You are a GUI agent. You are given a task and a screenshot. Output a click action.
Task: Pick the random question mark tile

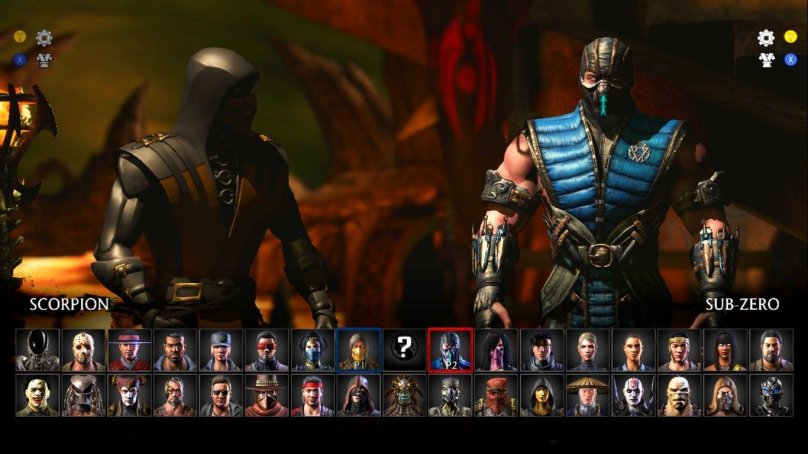click(x=404, y=349)
